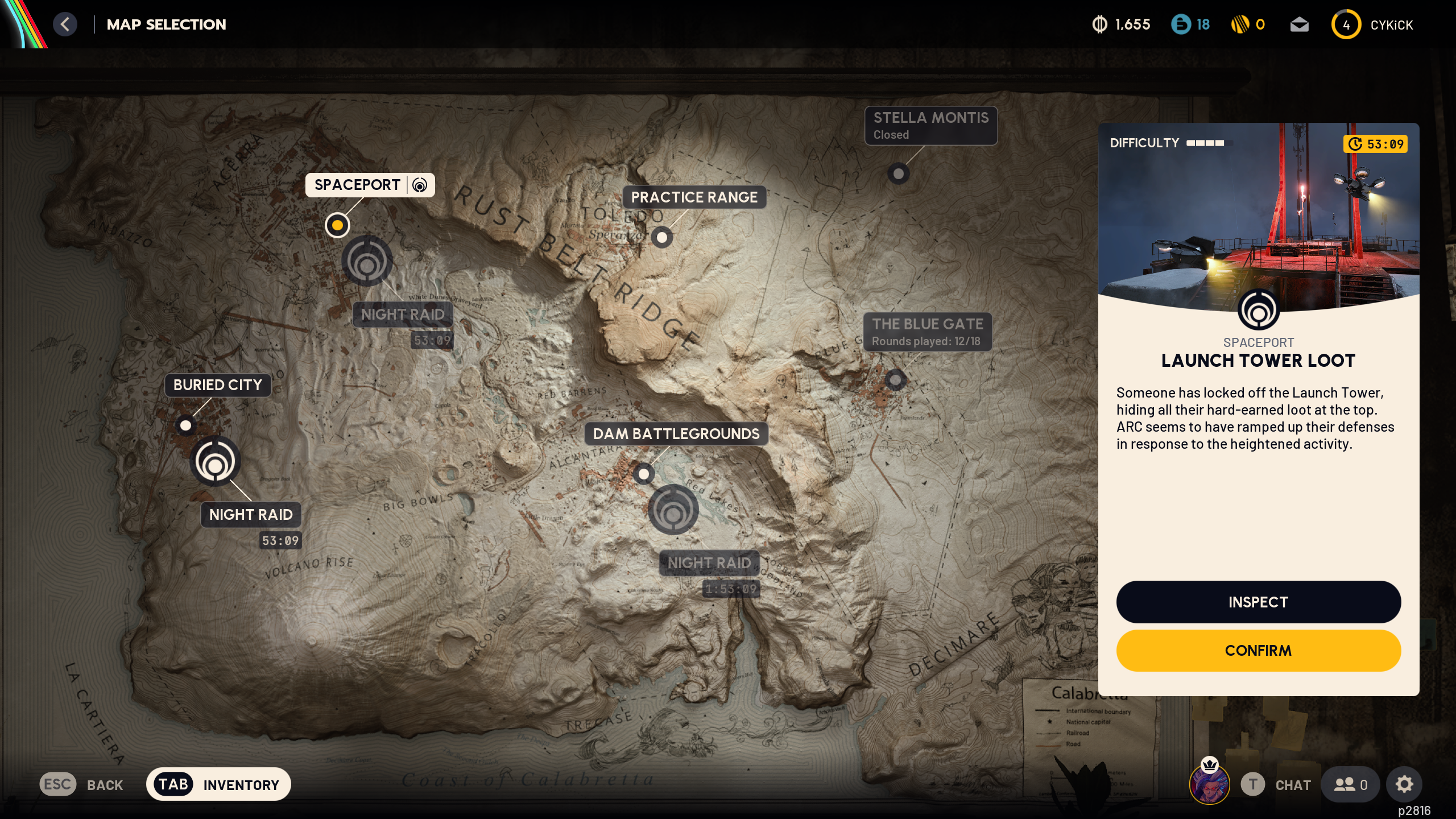
Task: Click the level 4 player badge
Action: click(1346, 24)
